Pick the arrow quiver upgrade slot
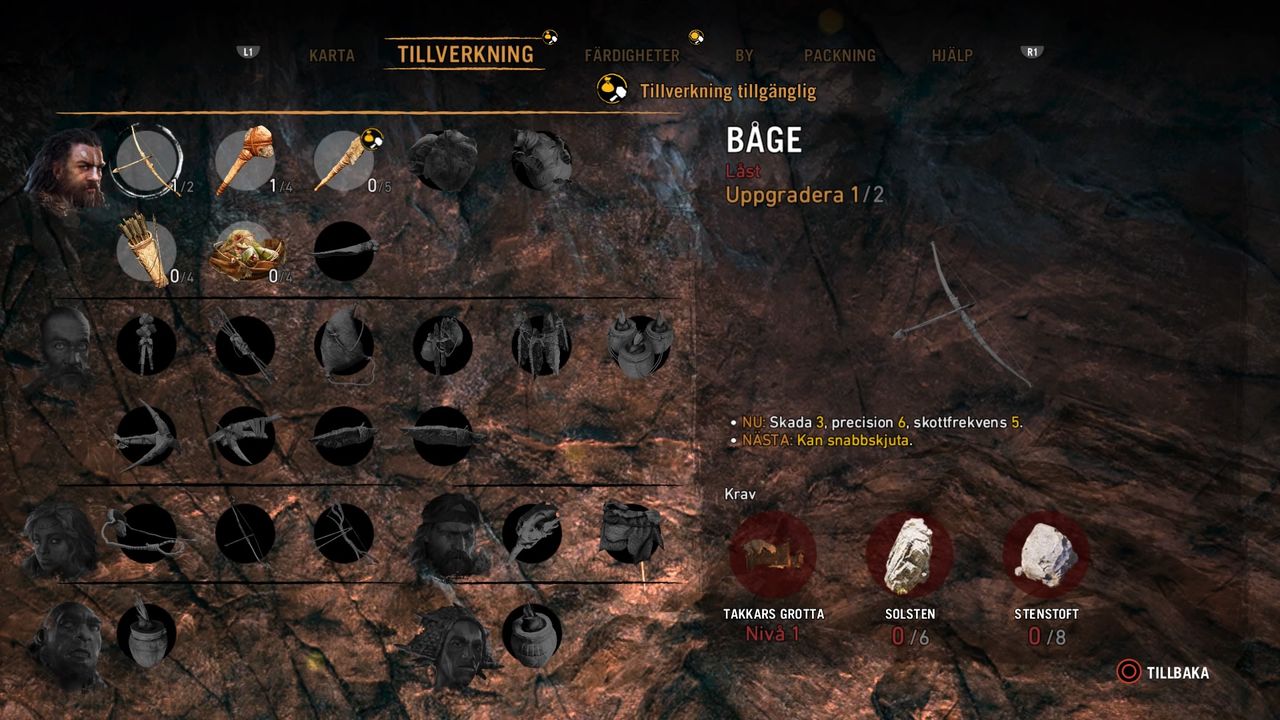The width and height of the screenshot is (1280, 720). coord(146,251)
